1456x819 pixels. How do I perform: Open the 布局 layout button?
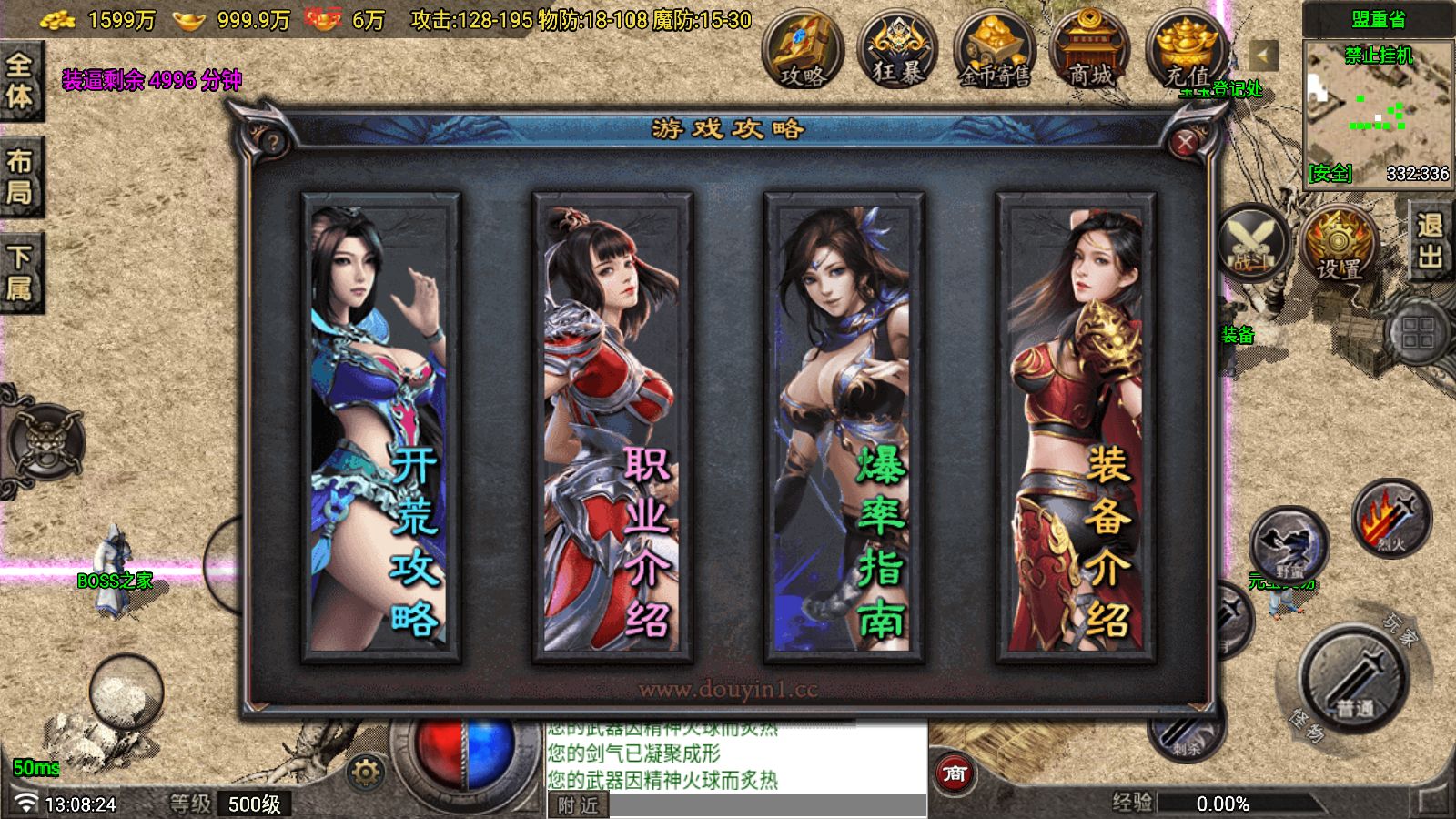pyautogui.click(x=20, y=177)
